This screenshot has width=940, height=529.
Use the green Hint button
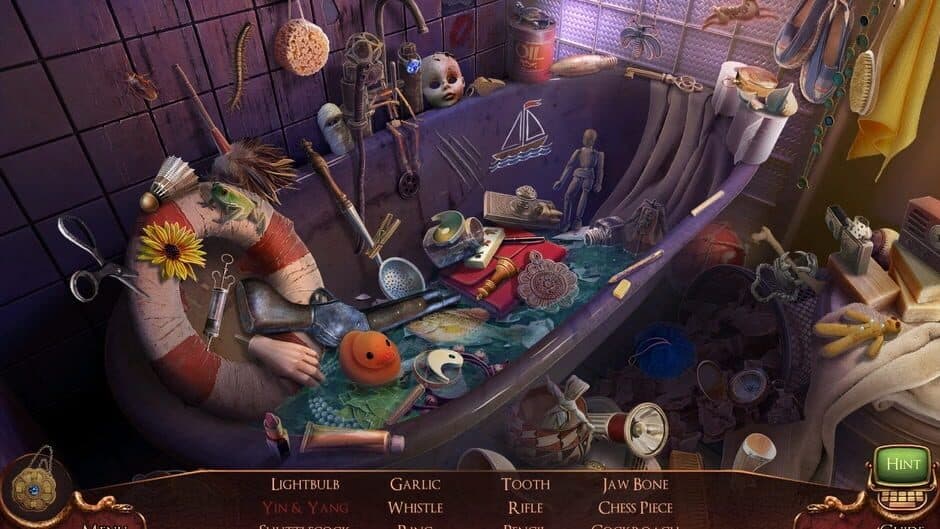pos(902,463)
